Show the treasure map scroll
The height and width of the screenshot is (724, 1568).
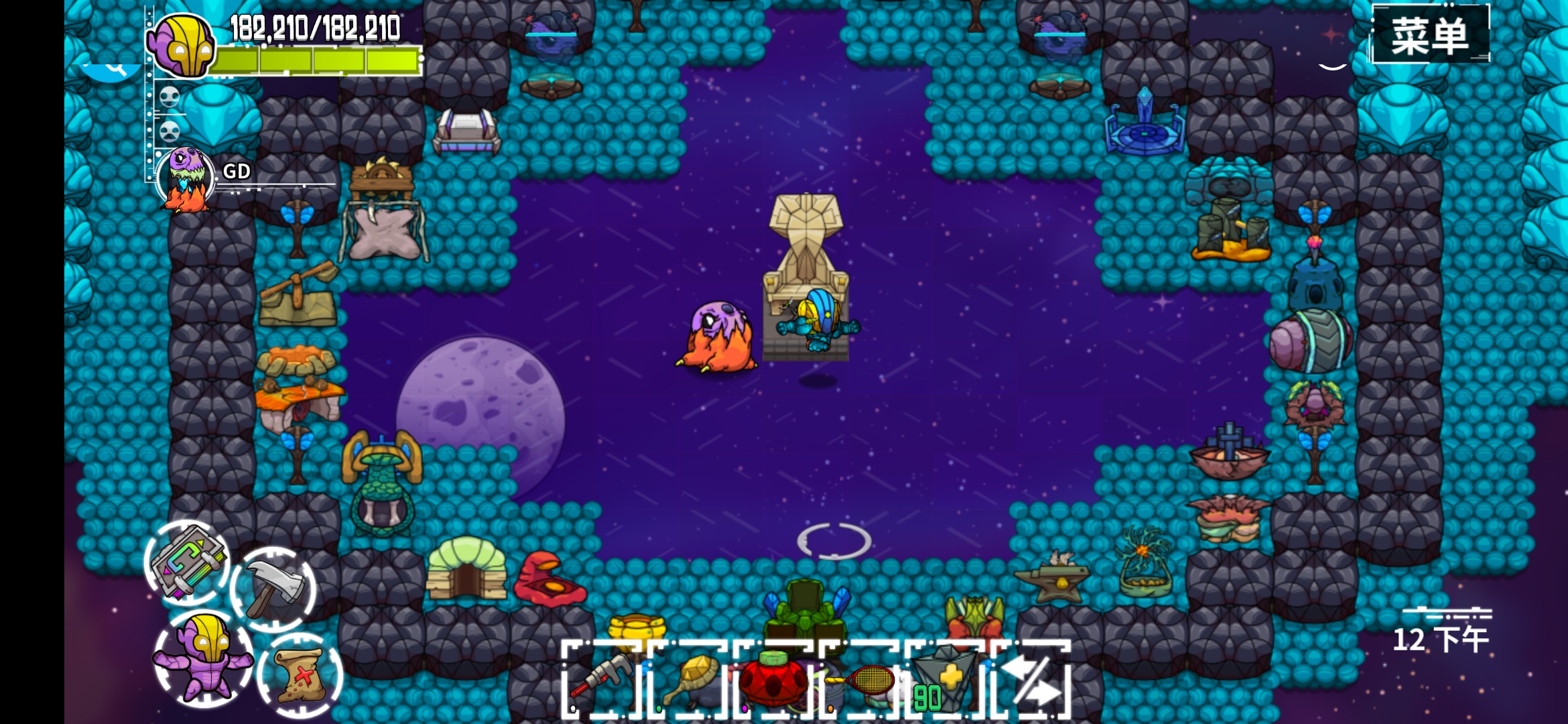(x=300, y=675)
